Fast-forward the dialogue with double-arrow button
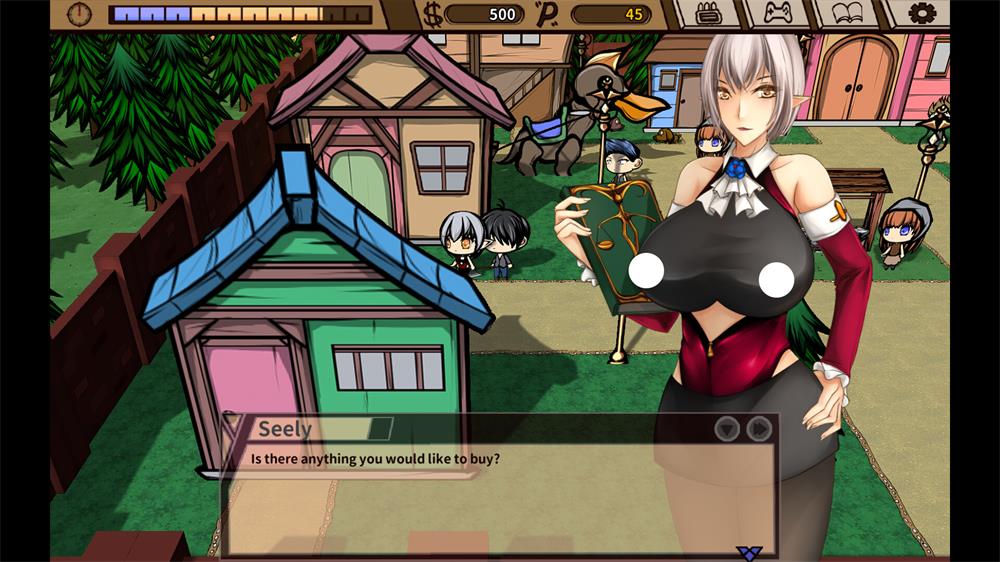The width and height of the screenshot is (1000, 562). pos(759,429)
